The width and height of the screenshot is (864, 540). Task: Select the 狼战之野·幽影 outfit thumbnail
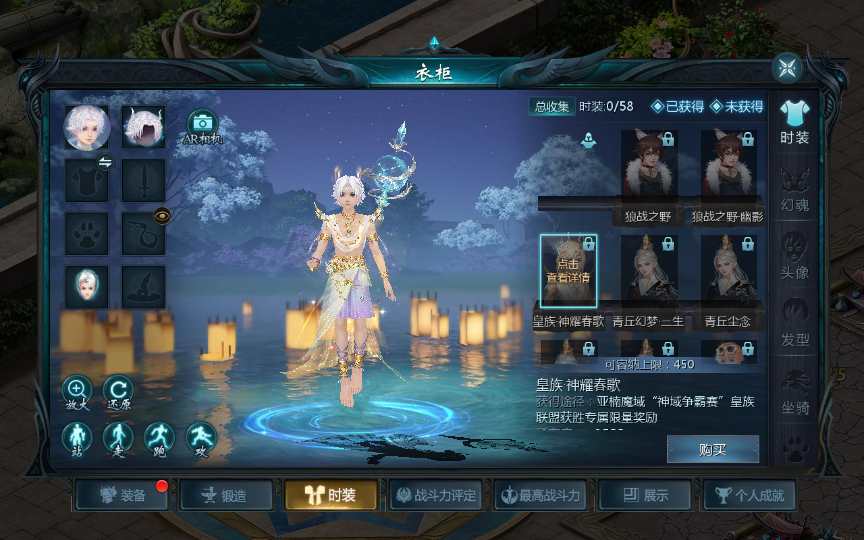click(728, 163)
